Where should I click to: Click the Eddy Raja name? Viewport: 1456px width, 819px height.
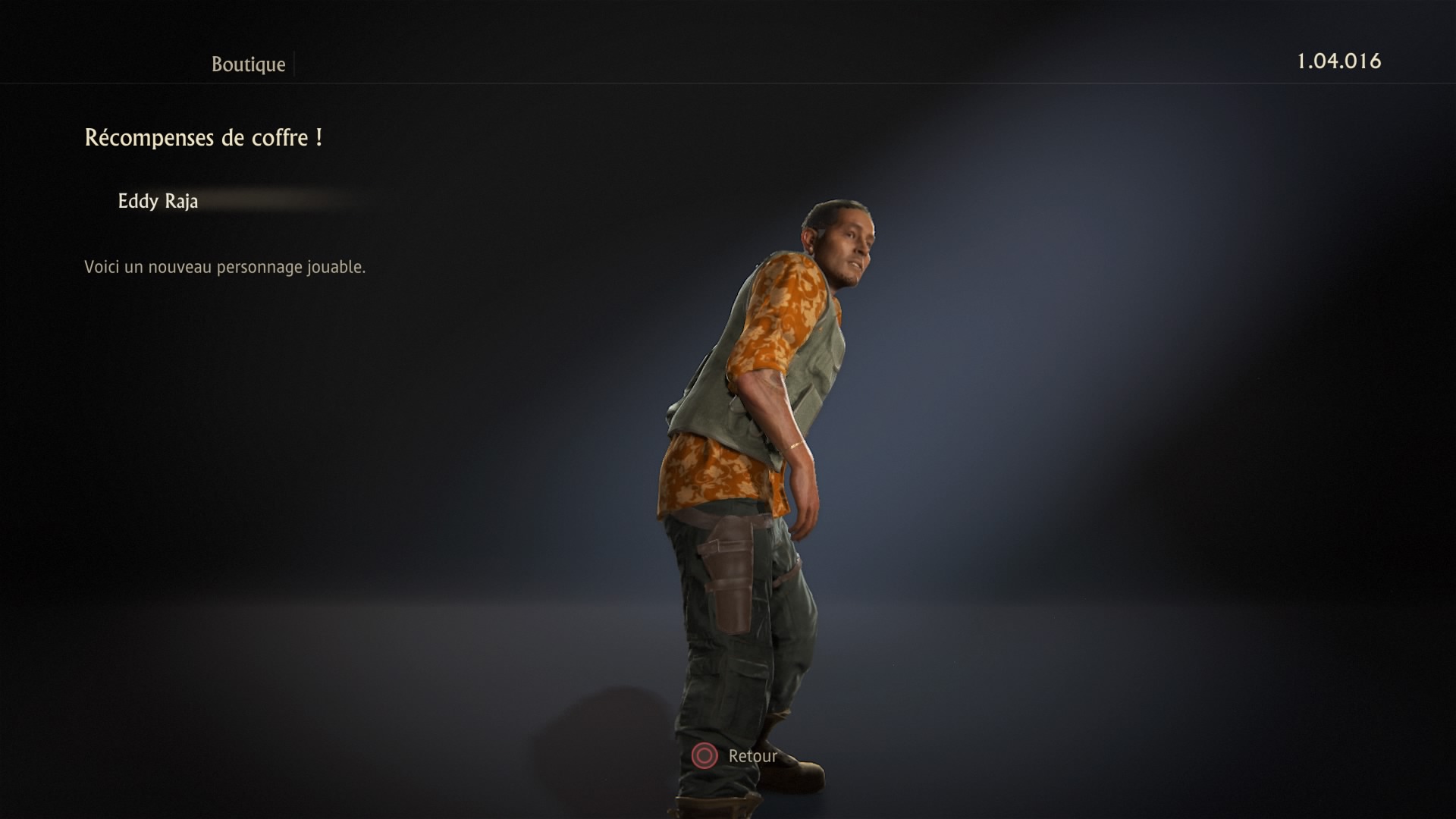(157, 201)
